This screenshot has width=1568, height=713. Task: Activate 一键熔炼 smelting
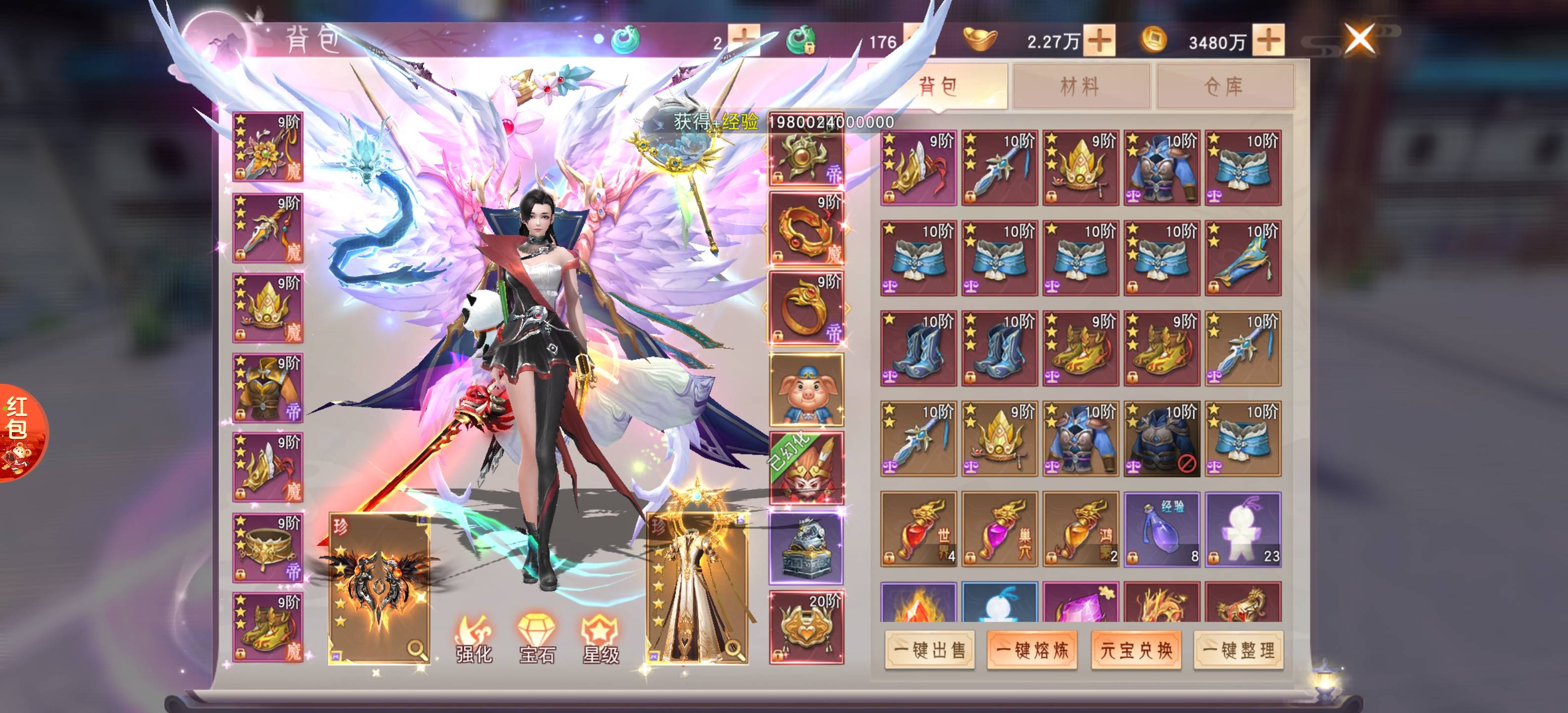coord(1032,650)
